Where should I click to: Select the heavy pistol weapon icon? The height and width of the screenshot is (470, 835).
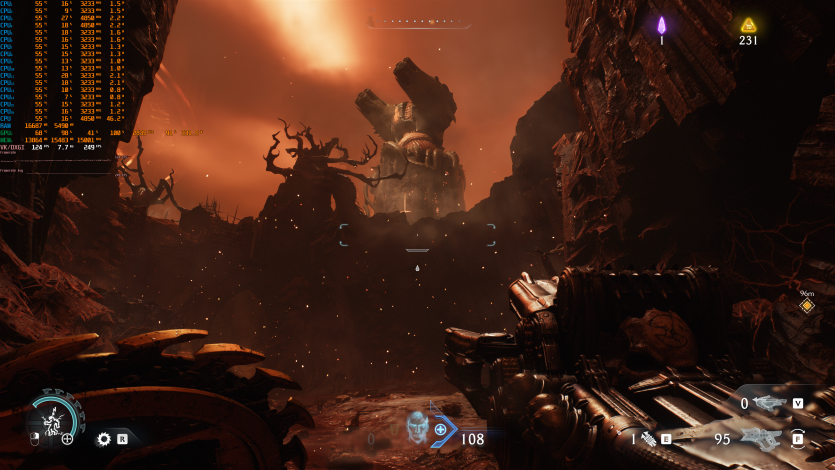pos(762,438)
